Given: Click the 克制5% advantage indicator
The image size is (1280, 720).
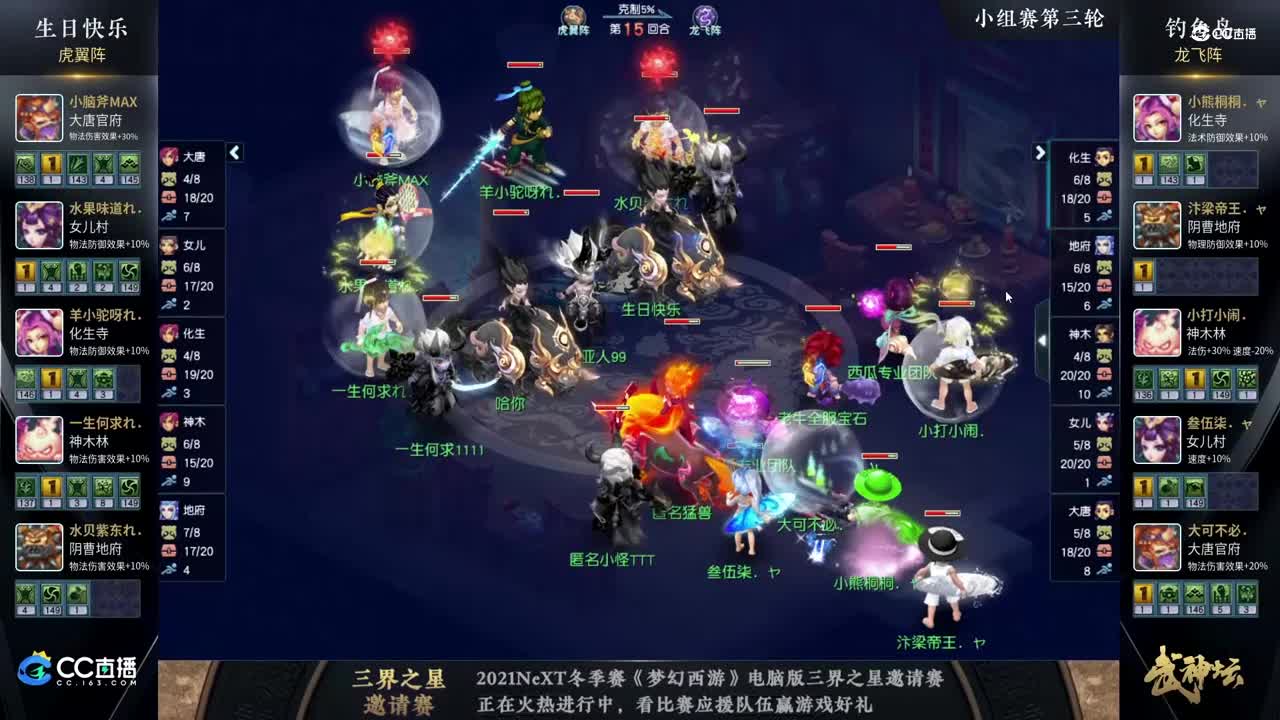Looking at the screenshot, I should click(x=636, y=10).
